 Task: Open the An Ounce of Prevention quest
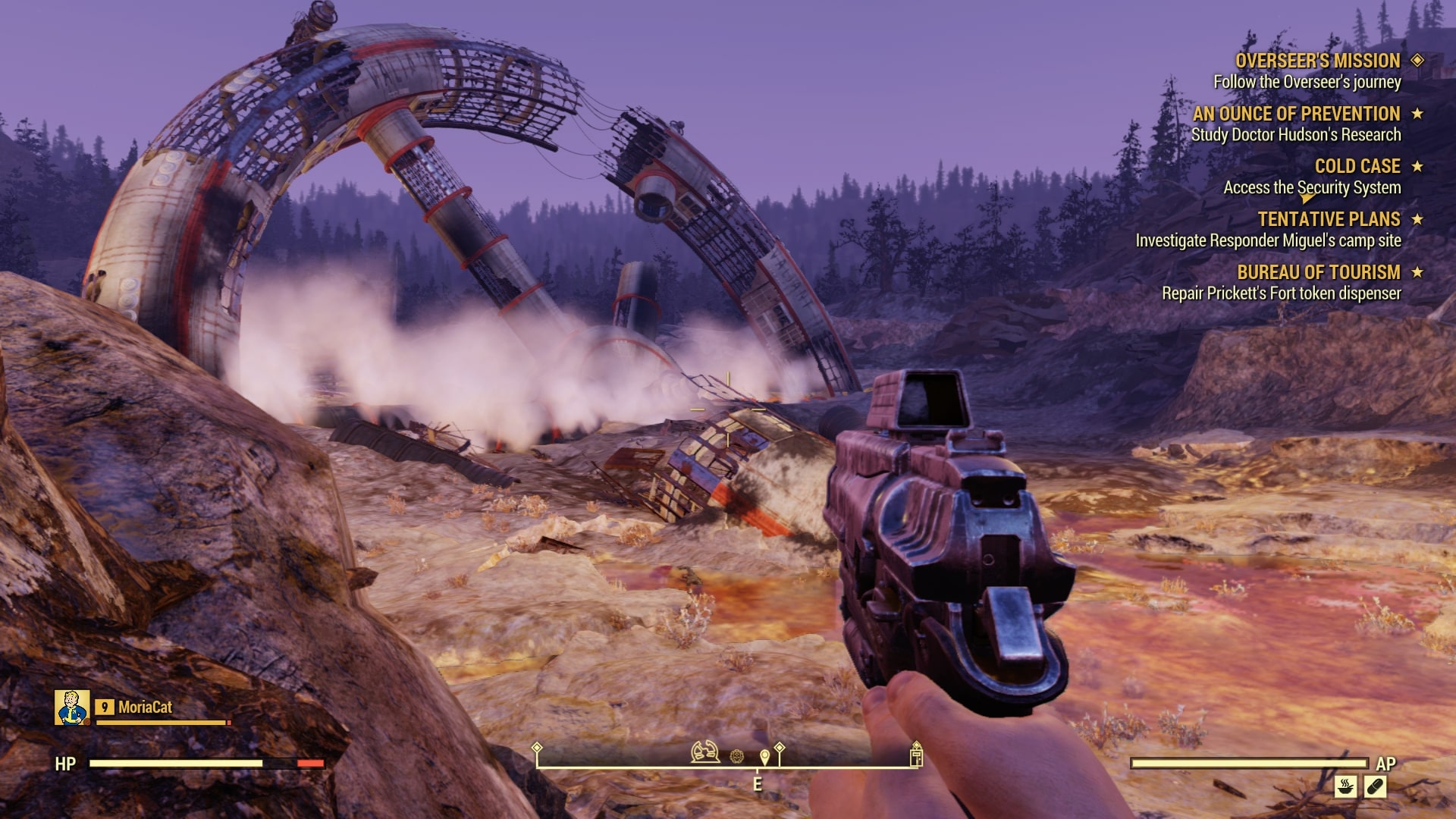tap(1296, 114)
